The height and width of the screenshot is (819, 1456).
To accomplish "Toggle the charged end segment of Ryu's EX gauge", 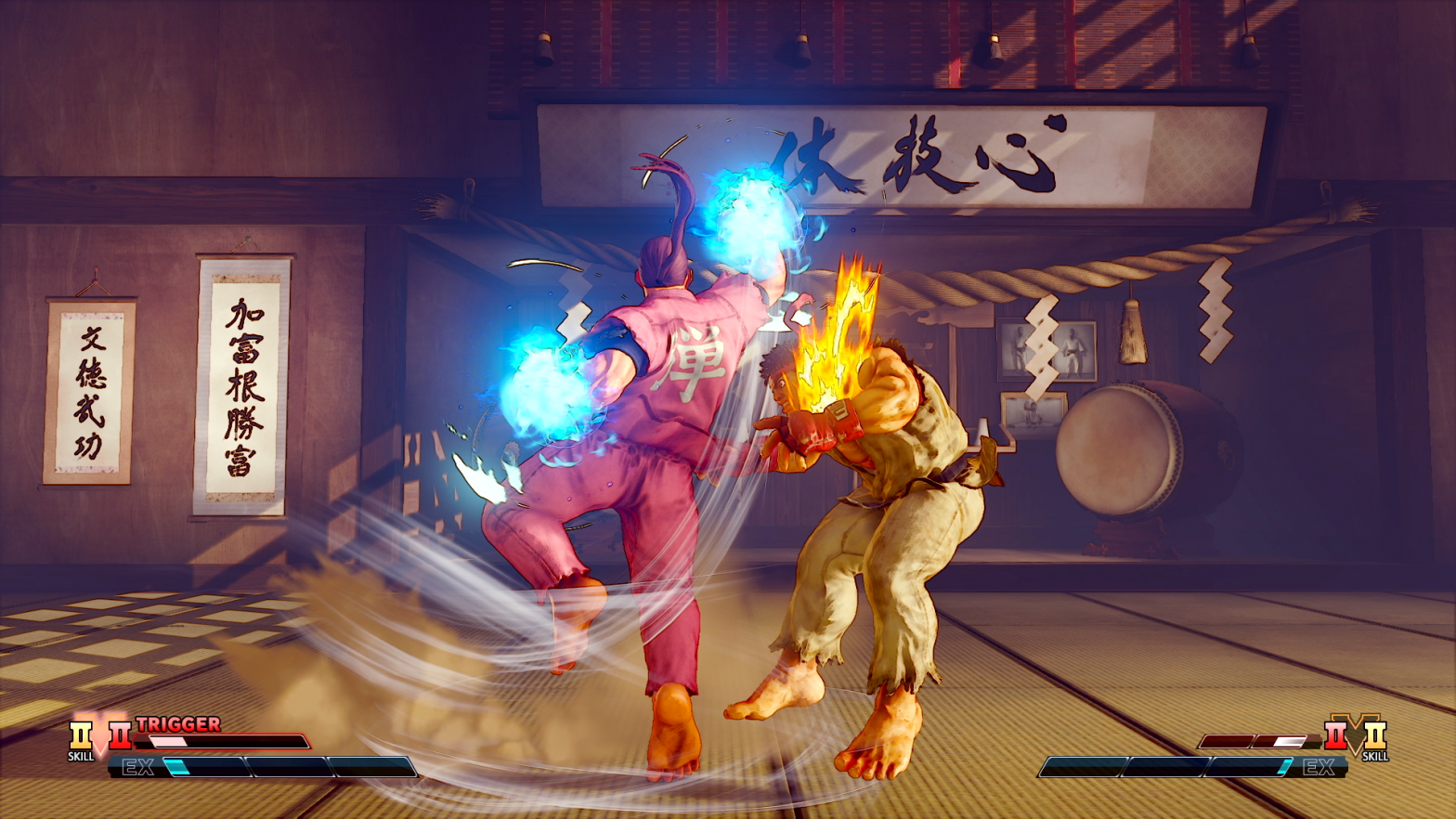I will click(1286, 765).
